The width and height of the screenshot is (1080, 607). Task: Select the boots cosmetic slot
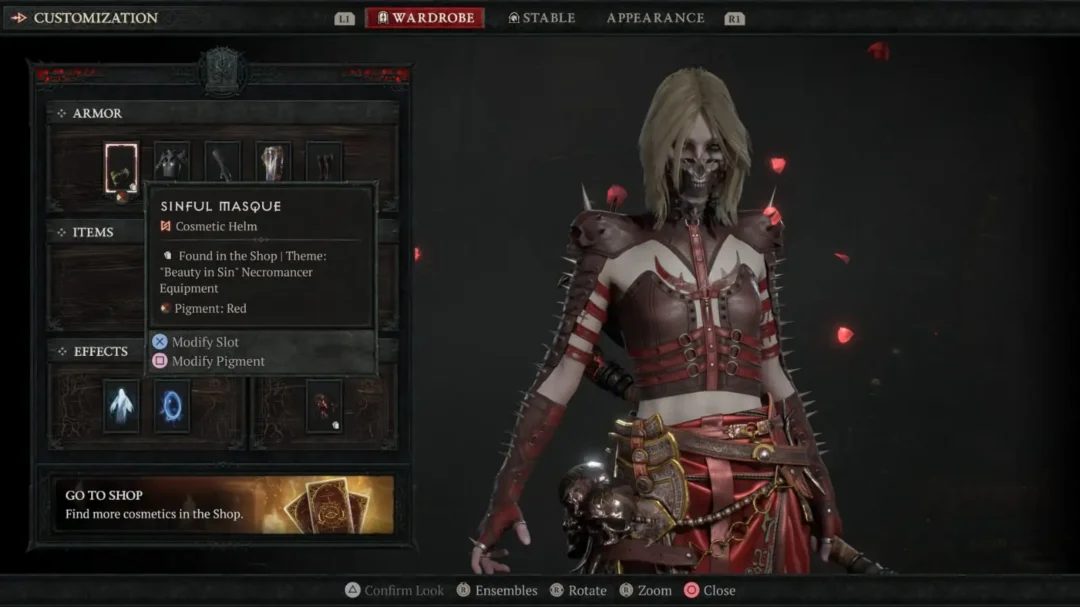pos(324,161)
